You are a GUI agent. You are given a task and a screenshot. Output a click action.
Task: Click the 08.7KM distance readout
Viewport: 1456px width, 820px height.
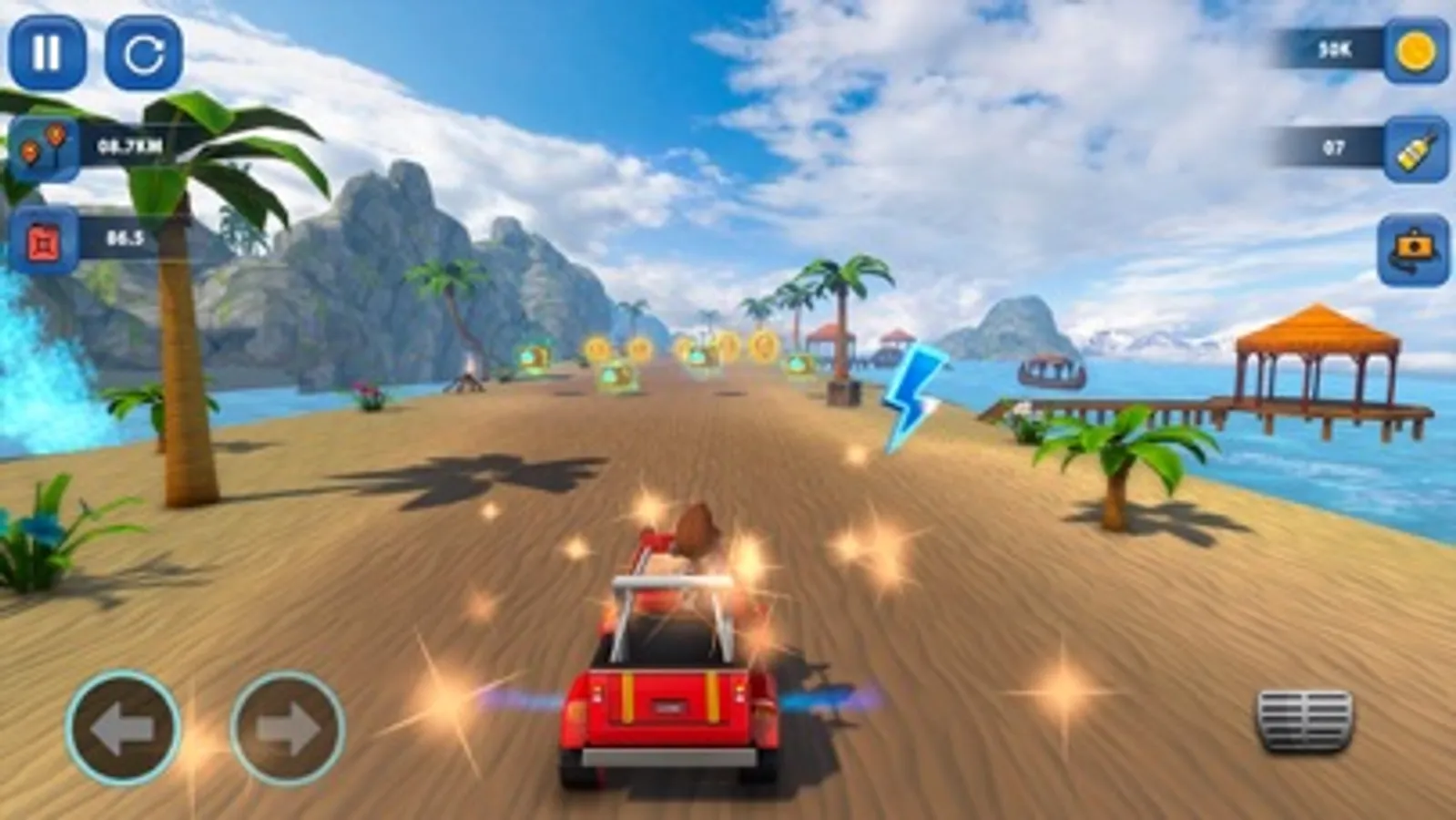coord(129,144)
